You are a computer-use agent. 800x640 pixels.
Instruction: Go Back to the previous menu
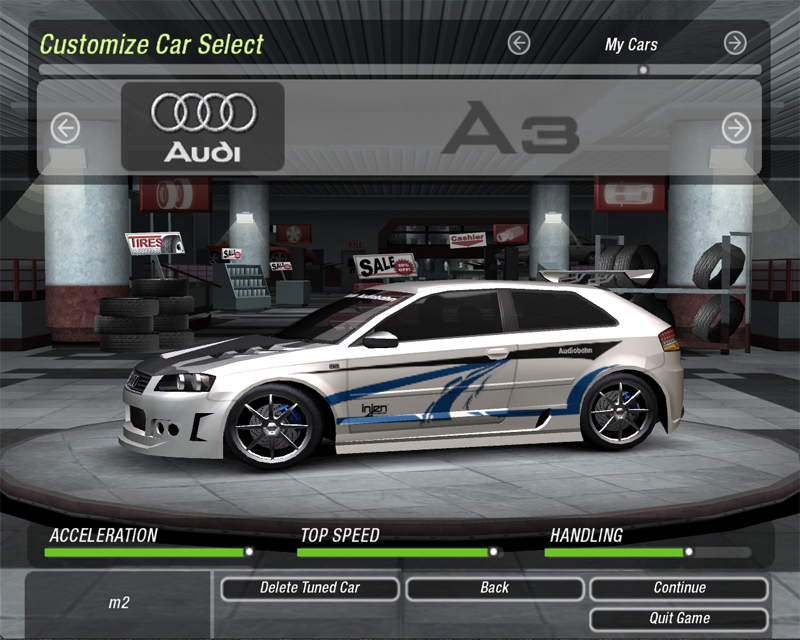click(x=494, y=588)
